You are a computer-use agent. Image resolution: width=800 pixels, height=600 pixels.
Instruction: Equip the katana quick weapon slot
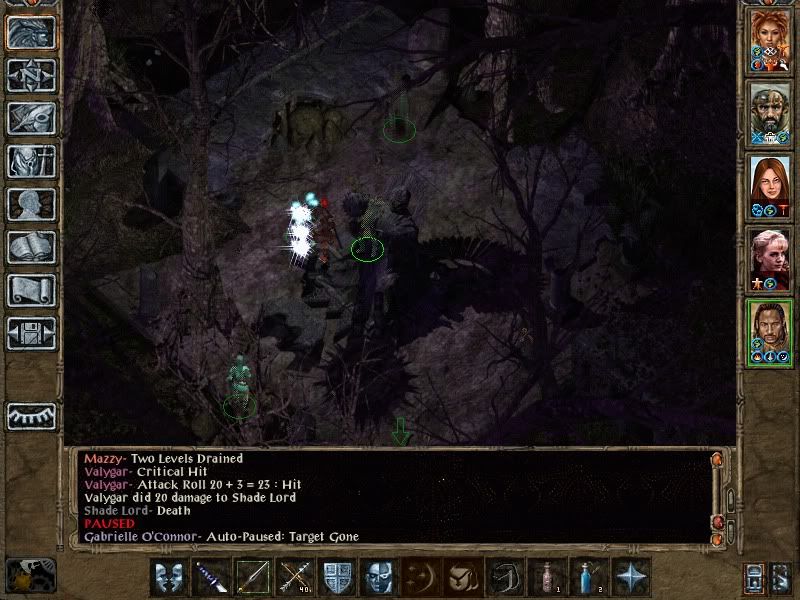tap(210, 577)
